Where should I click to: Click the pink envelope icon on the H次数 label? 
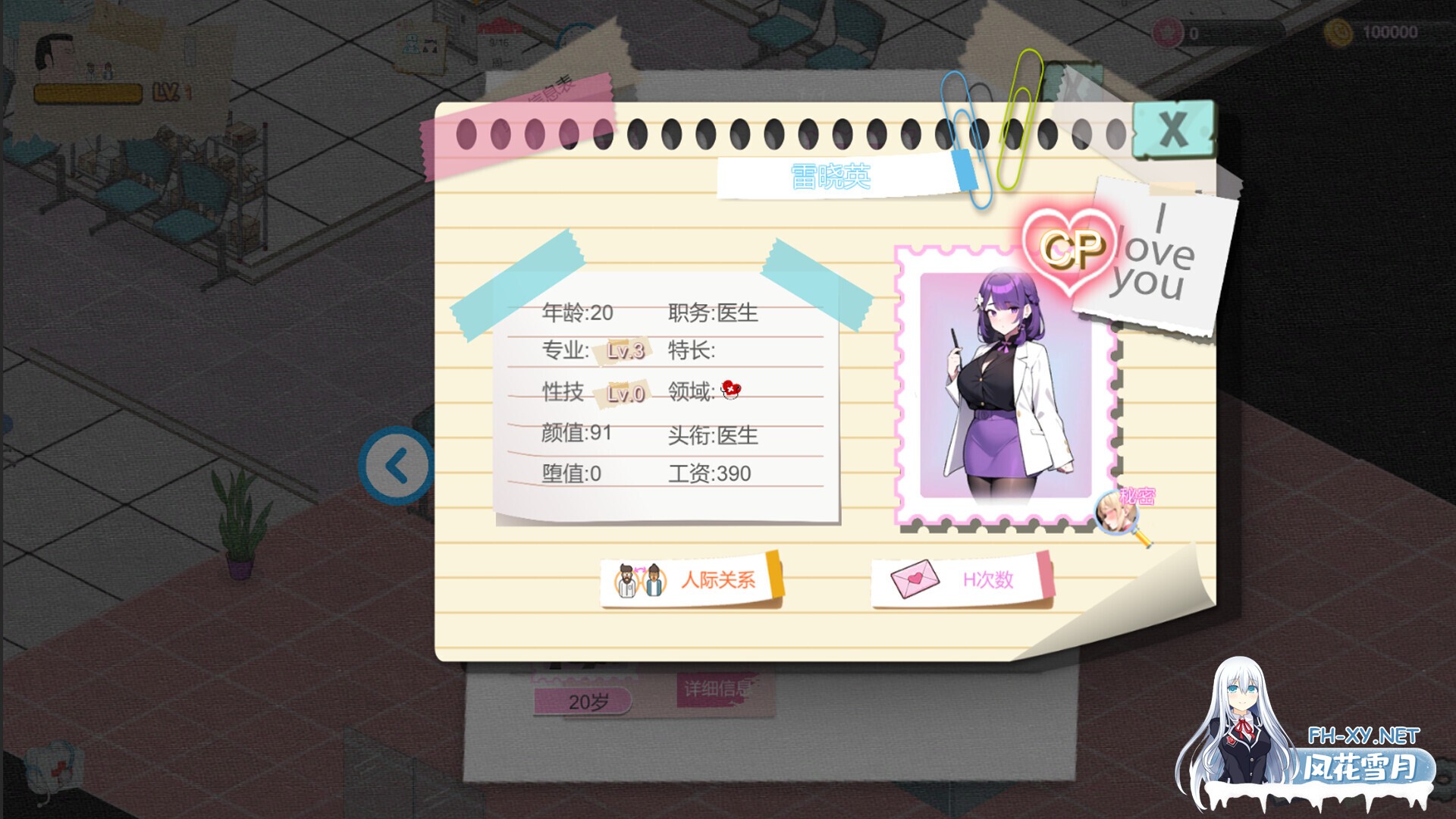[x=913, y=579]
